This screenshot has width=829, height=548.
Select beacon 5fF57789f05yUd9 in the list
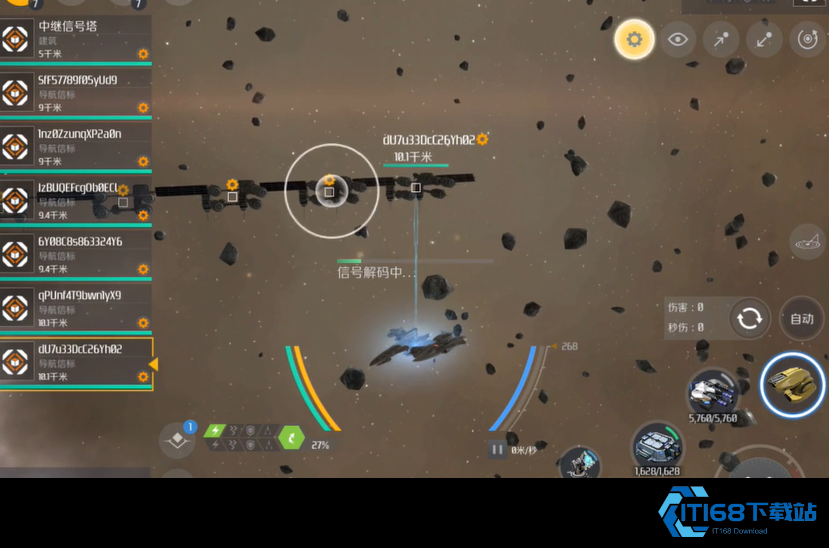point(75,93)
